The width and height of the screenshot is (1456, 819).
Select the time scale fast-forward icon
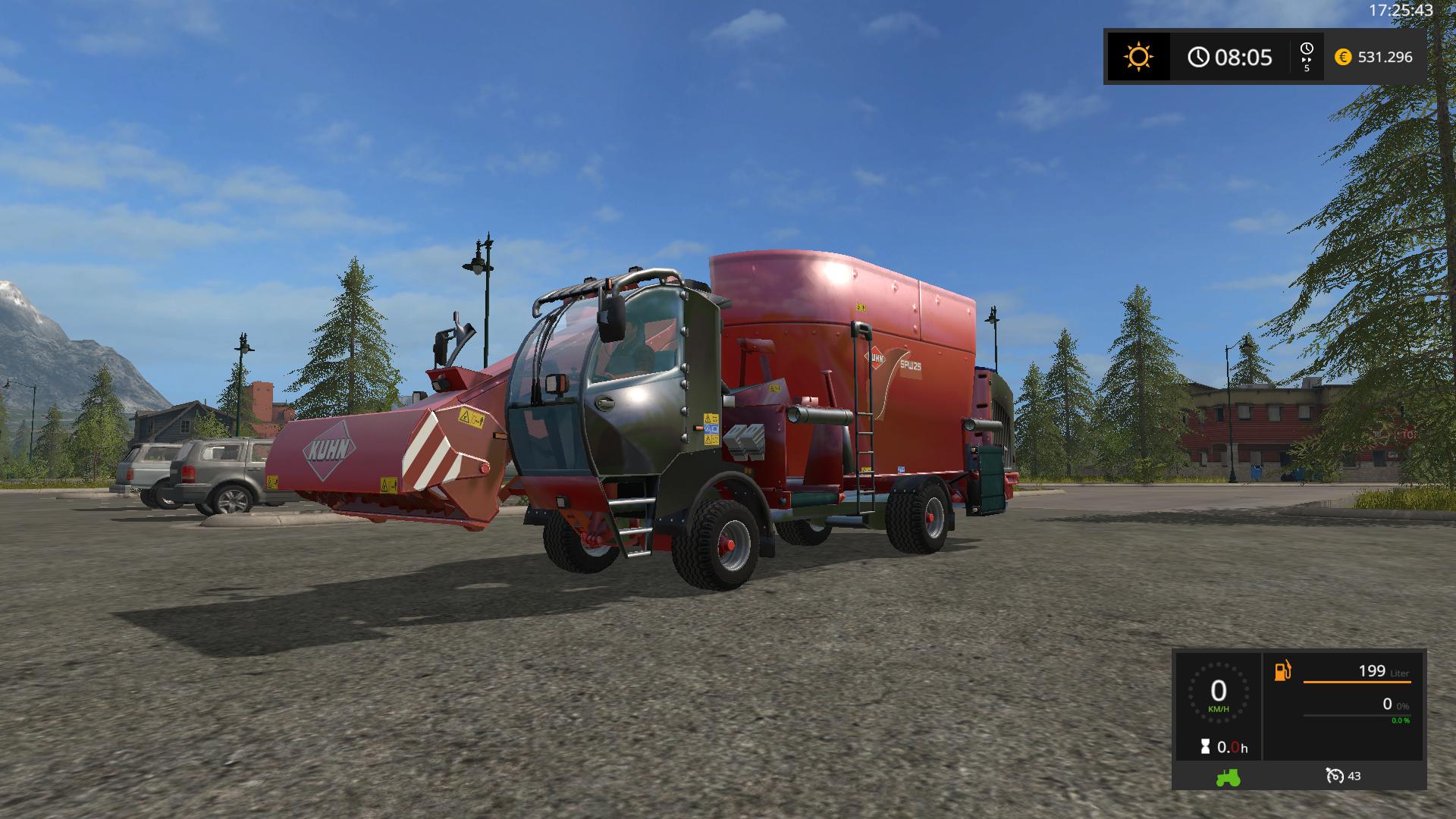1307,51
